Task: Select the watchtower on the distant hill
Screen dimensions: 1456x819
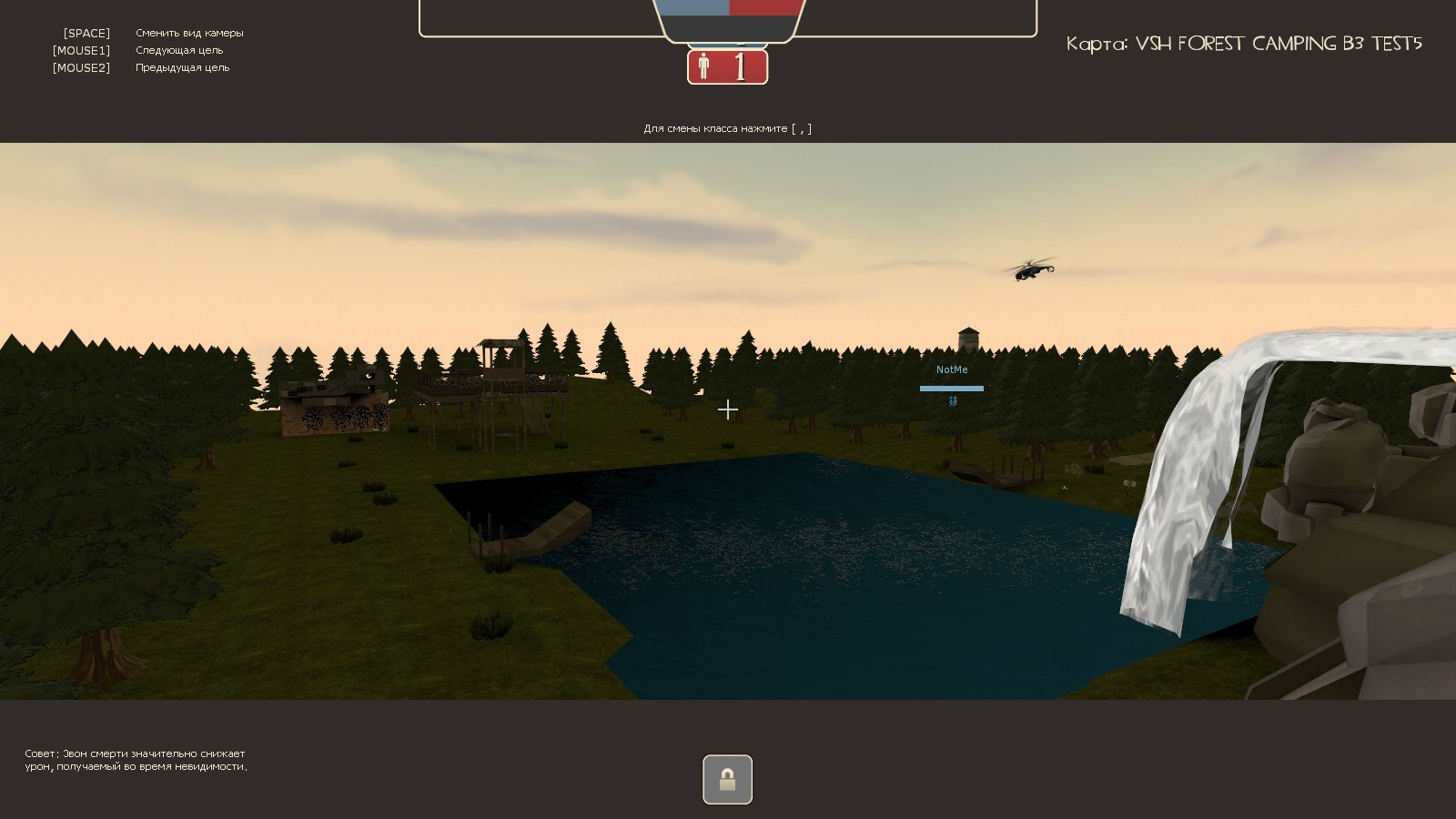Action: click(968, 339)
